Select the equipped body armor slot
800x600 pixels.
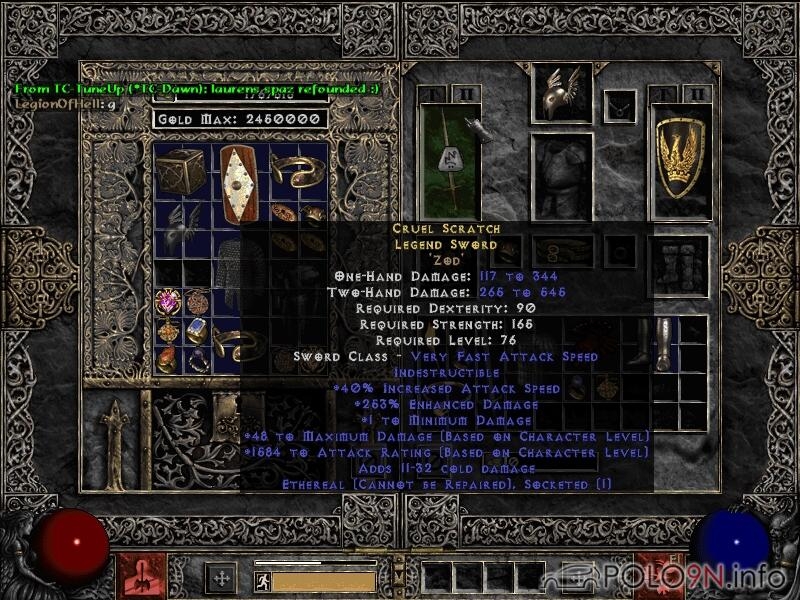[x=563, y=176]
